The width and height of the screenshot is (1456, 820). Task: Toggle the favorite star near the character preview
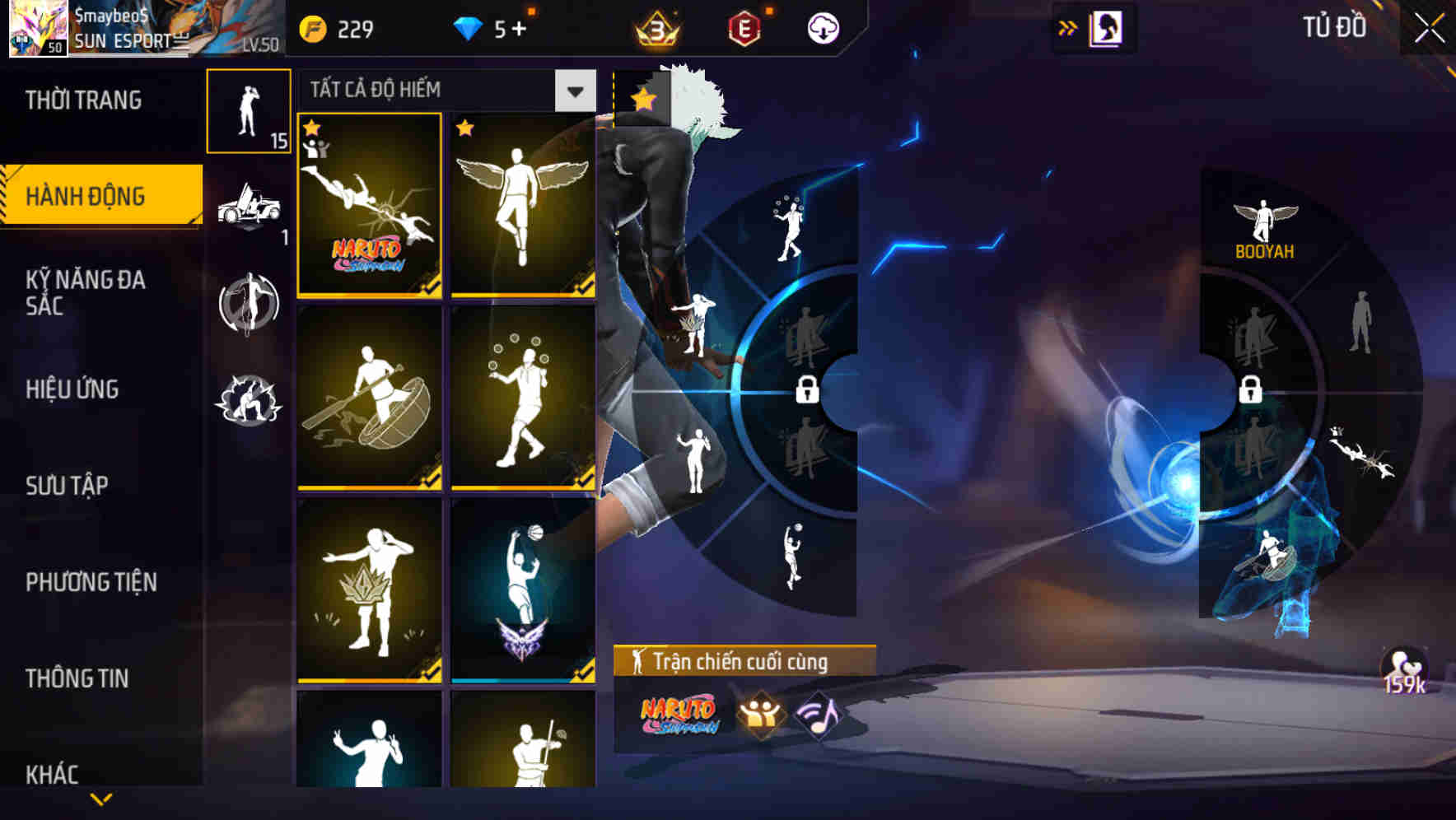pos(642,96)
